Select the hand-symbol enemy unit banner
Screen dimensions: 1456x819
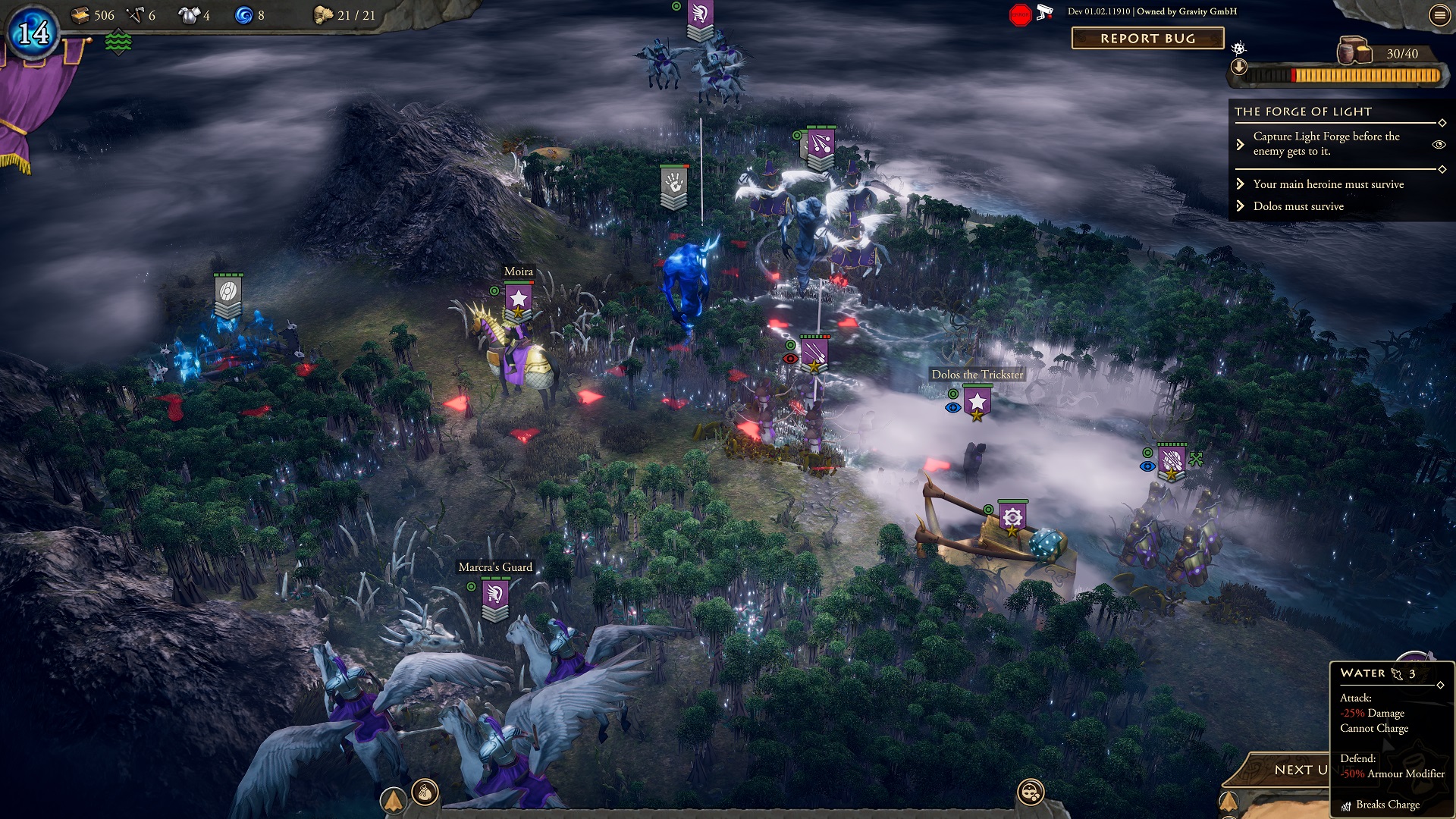tap(673, 184)
